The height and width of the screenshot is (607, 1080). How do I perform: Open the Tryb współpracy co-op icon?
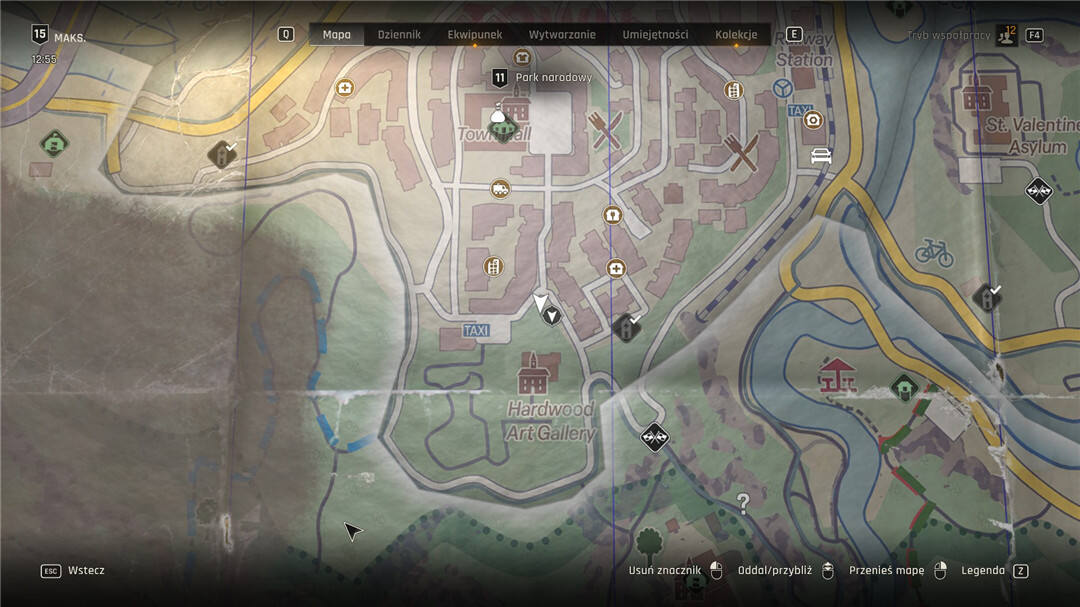pyautogui.click(x=1006, y=35)
